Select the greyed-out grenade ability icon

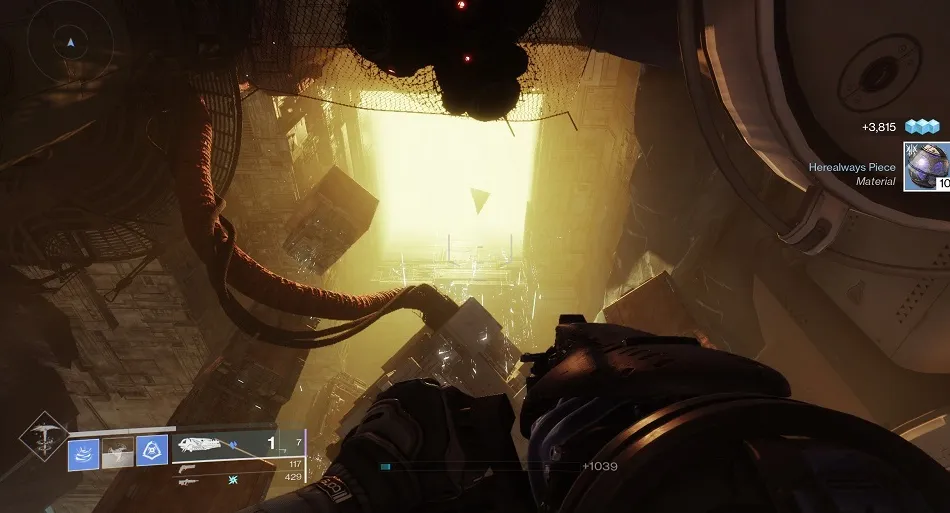(118, 453)
